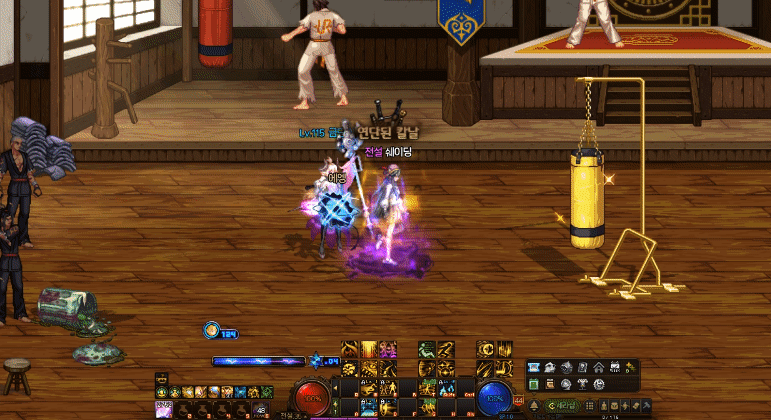Select the green book icon in menu panel
Screen dimensions: 771x420
(534, 384)
